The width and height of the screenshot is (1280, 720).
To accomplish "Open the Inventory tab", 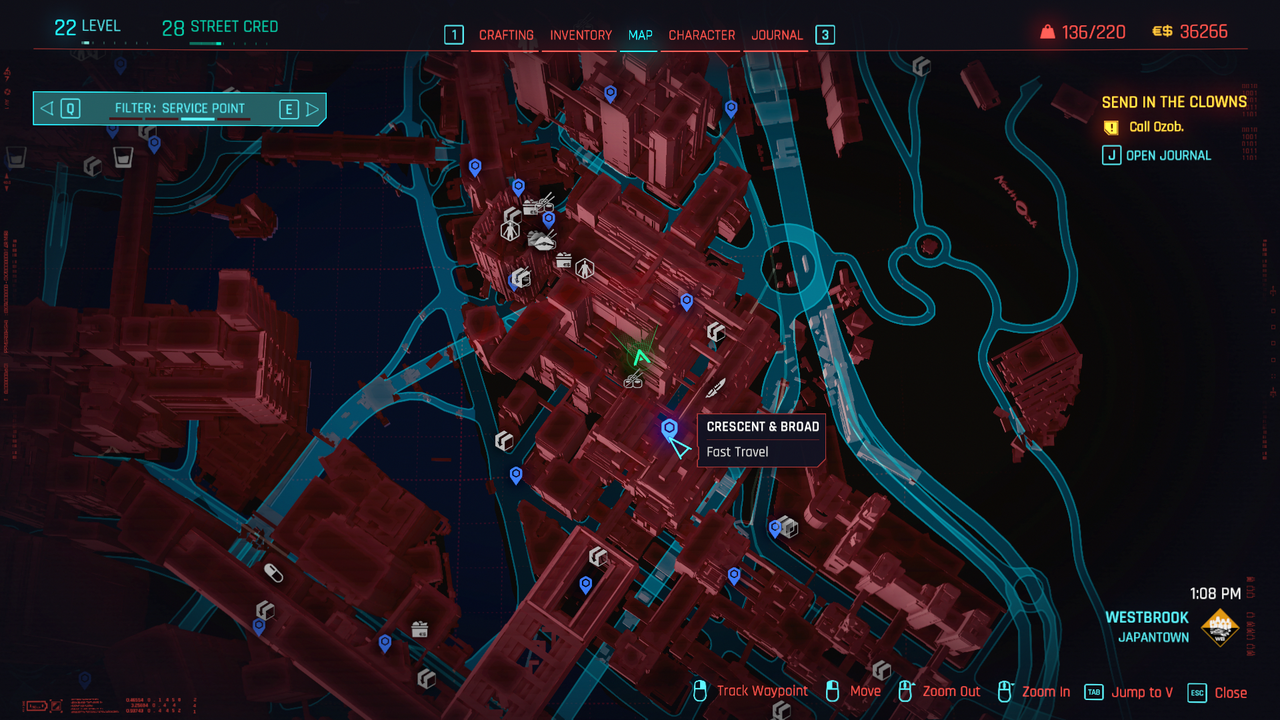I will coord(580,35).
